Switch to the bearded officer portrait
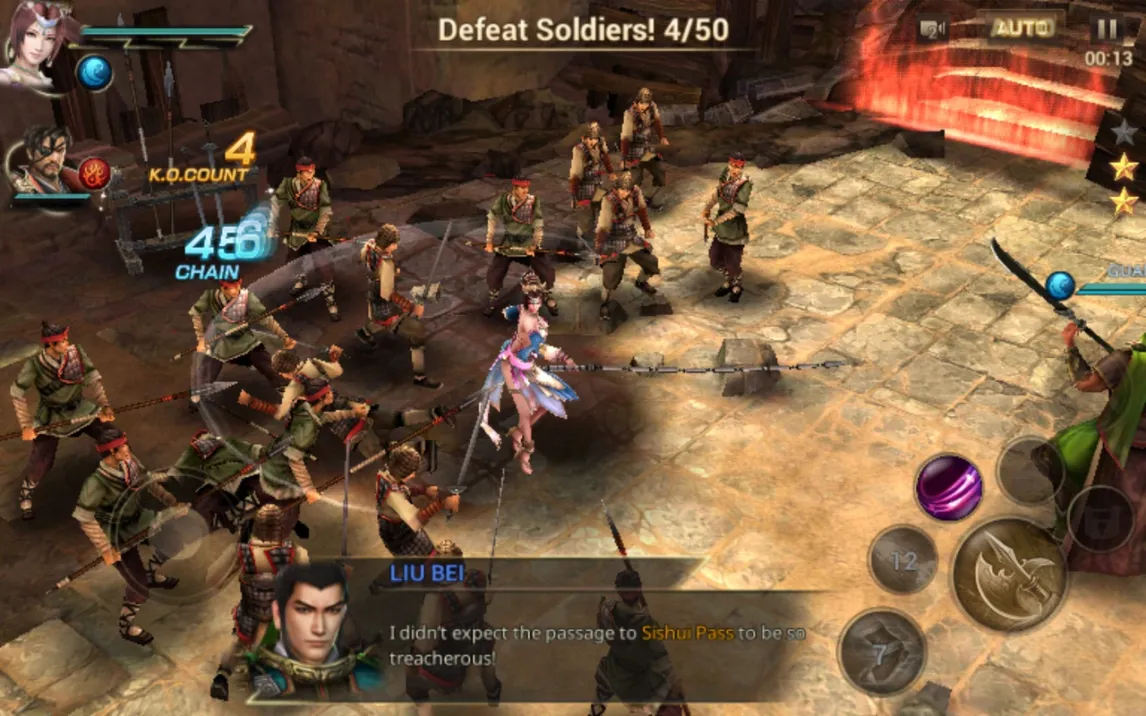This screenshot has height=716, width=1146. [43, 160]
